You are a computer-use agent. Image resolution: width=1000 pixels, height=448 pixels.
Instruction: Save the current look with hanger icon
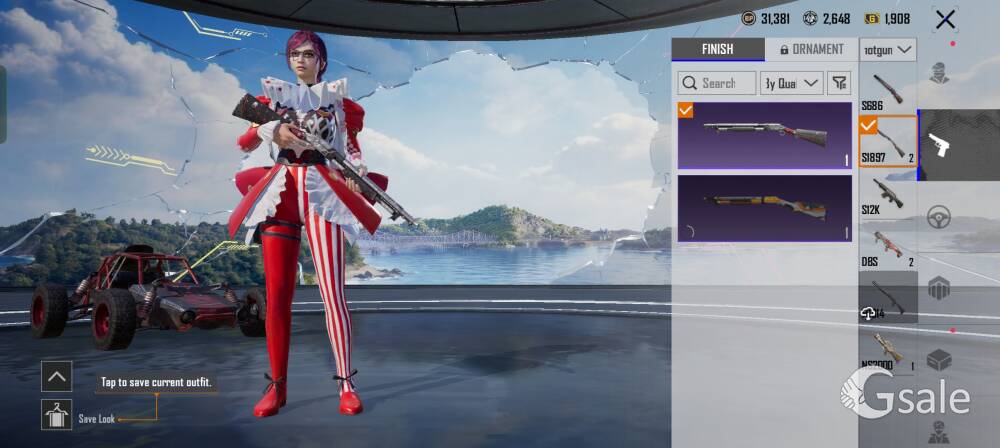pyautogui.click(x=56, y=415)
